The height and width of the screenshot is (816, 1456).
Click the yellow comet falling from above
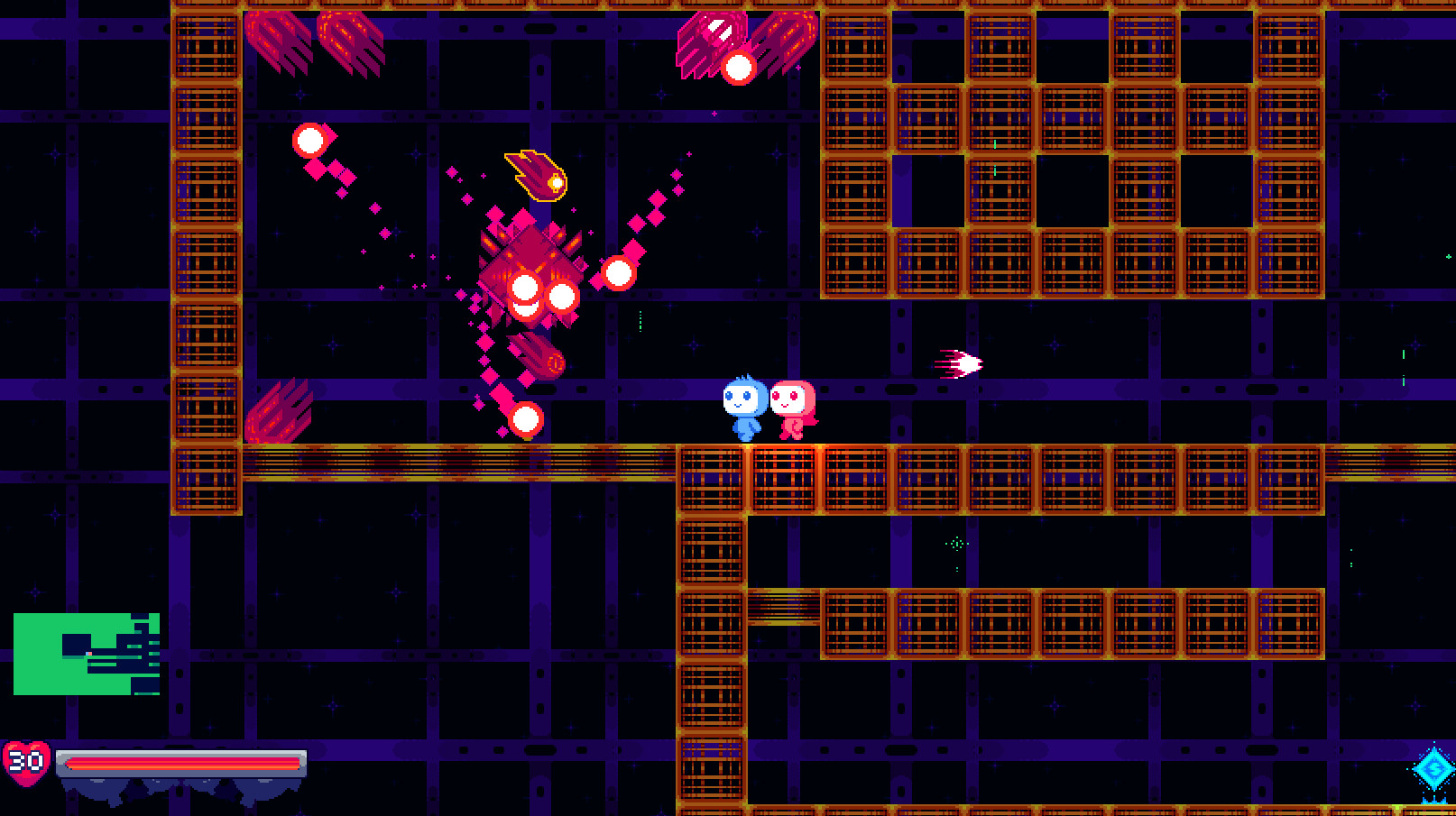536,173
